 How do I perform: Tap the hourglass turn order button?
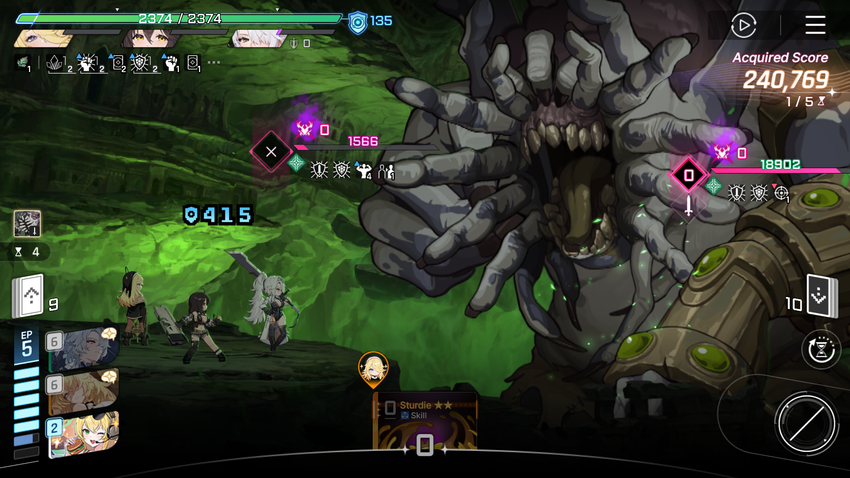pos(822,350)
